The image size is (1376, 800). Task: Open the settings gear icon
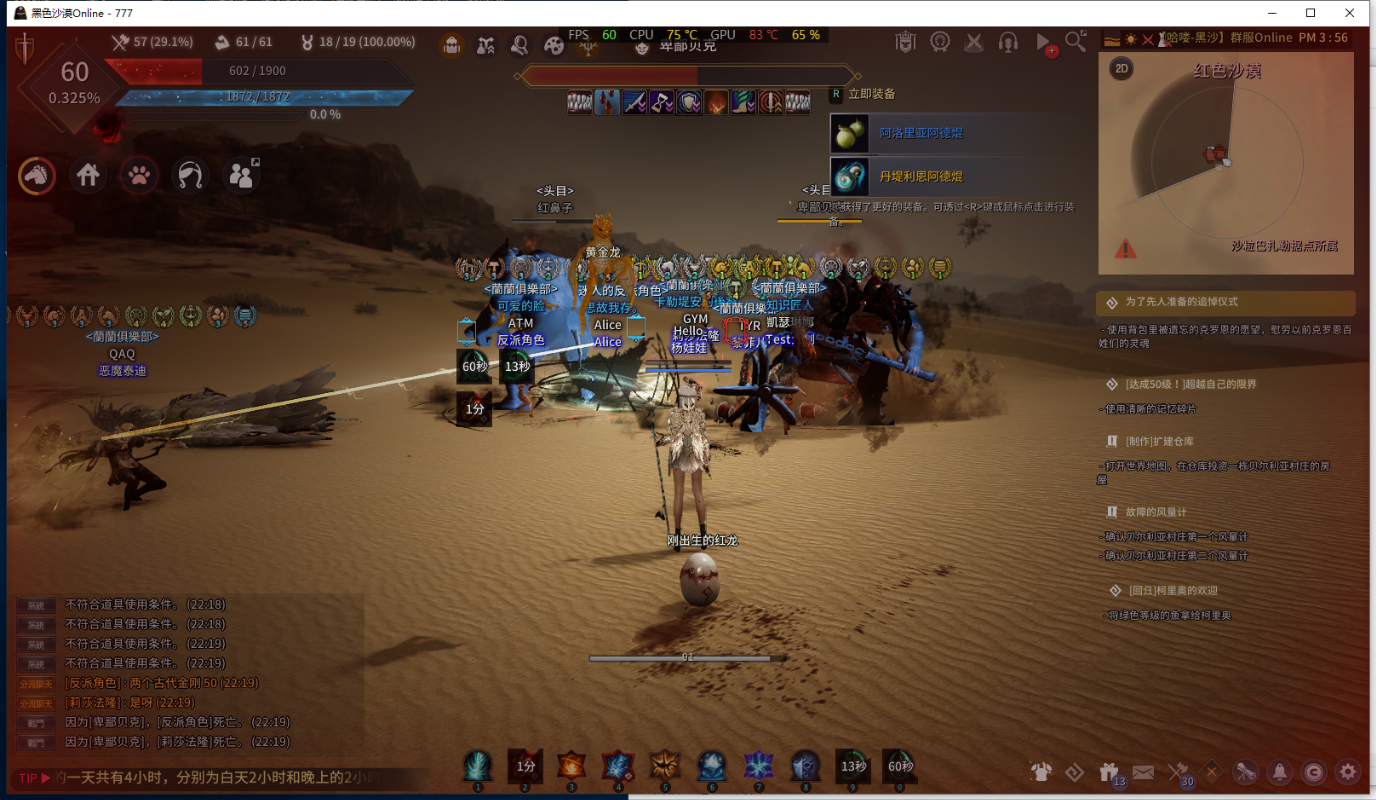pos(1348,771)
